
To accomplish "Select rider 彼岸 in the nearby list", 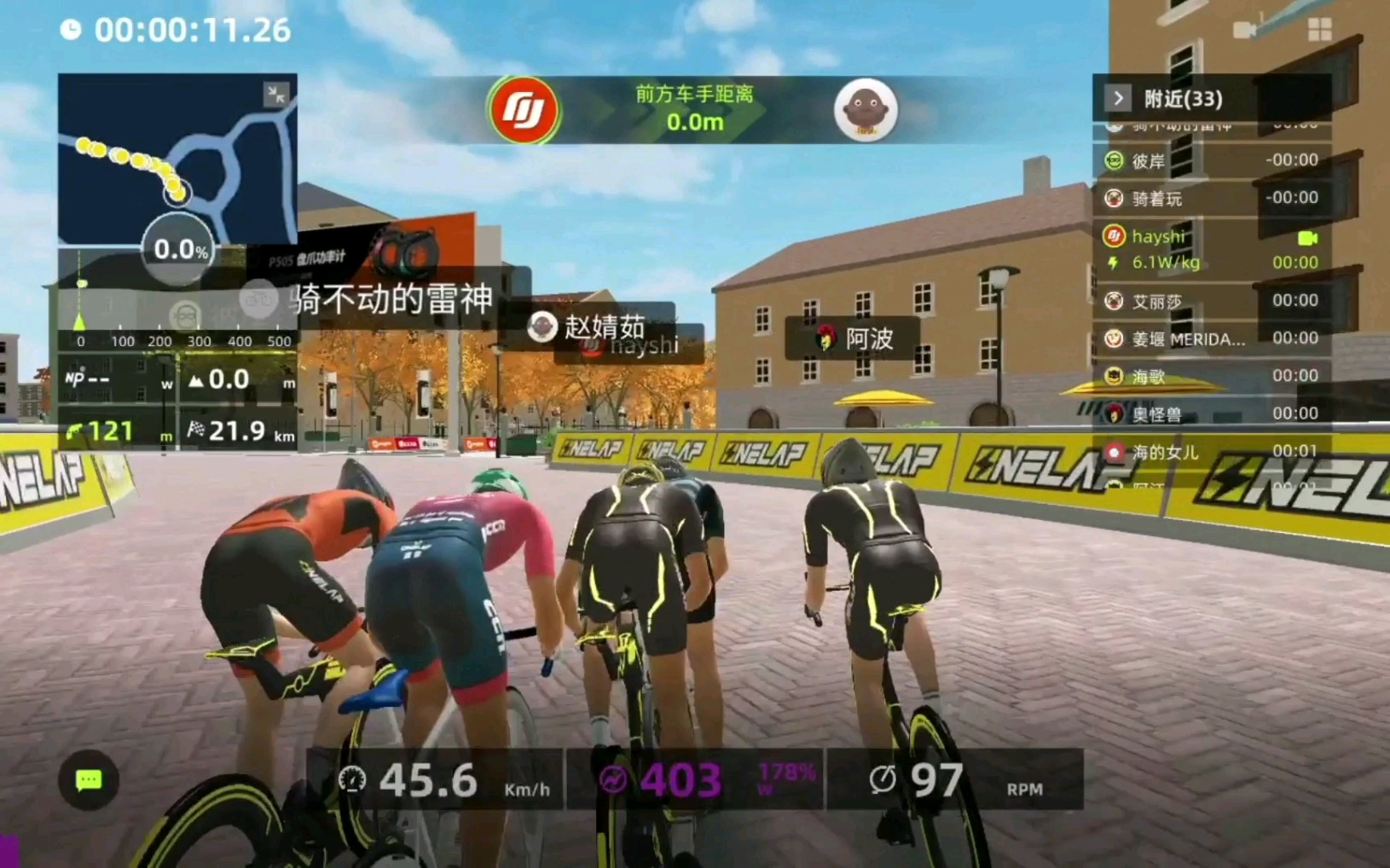I will [x=1211, y=160].
